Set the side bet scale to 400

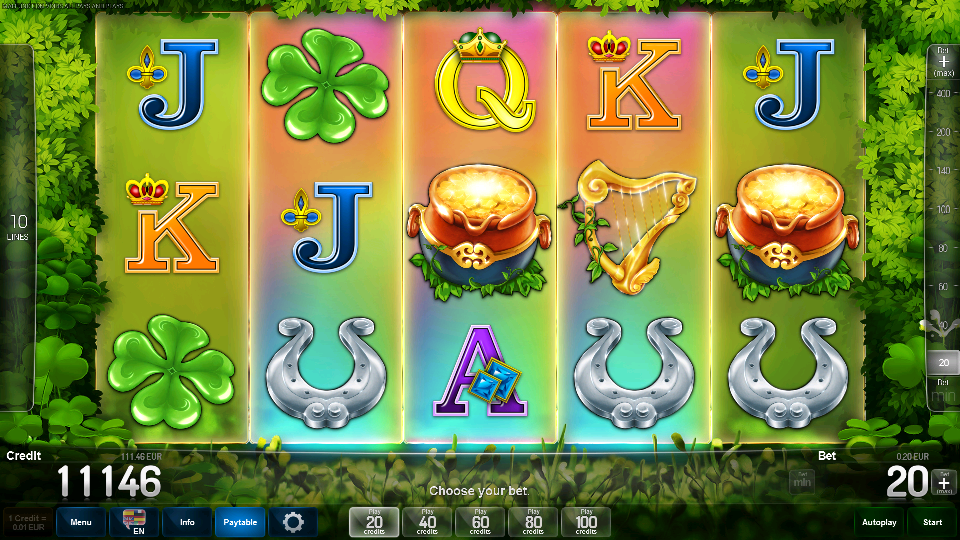[942, 93]
